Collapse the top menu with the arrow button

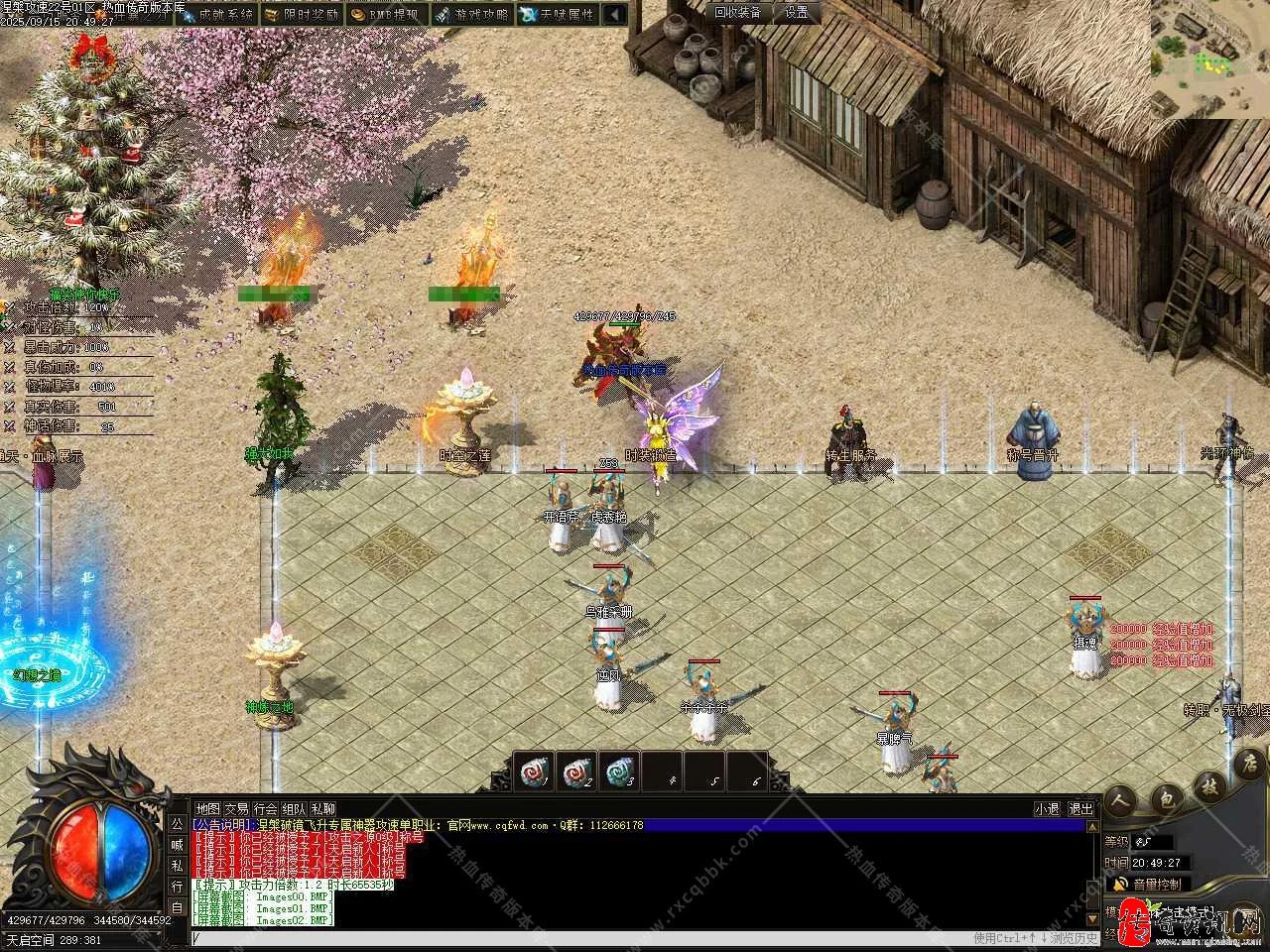(615, 14)
